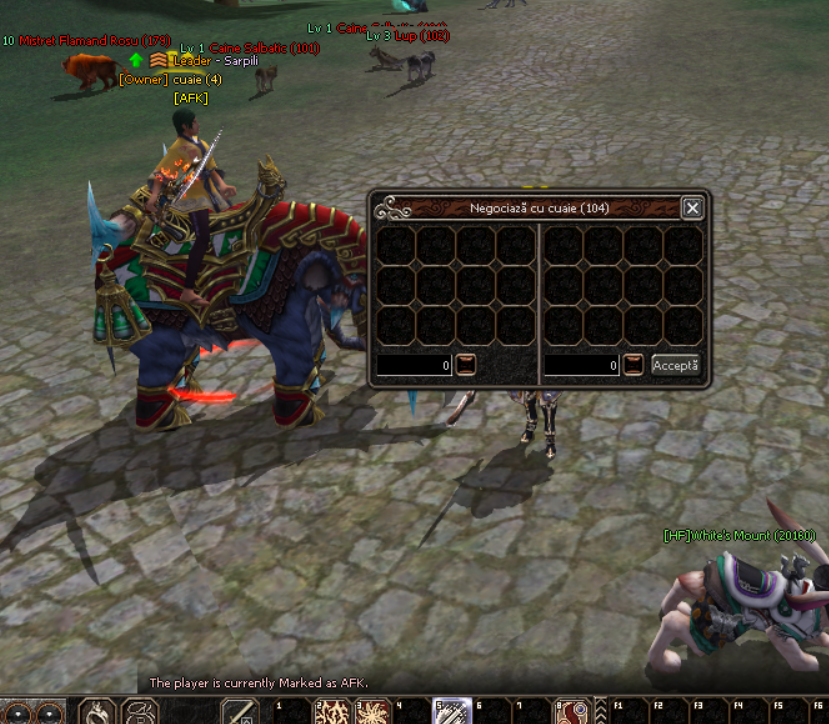Click the gold amount field beside the Acceptă button
The width and height of the screenshot is (829, 724).
pos(582,366)
